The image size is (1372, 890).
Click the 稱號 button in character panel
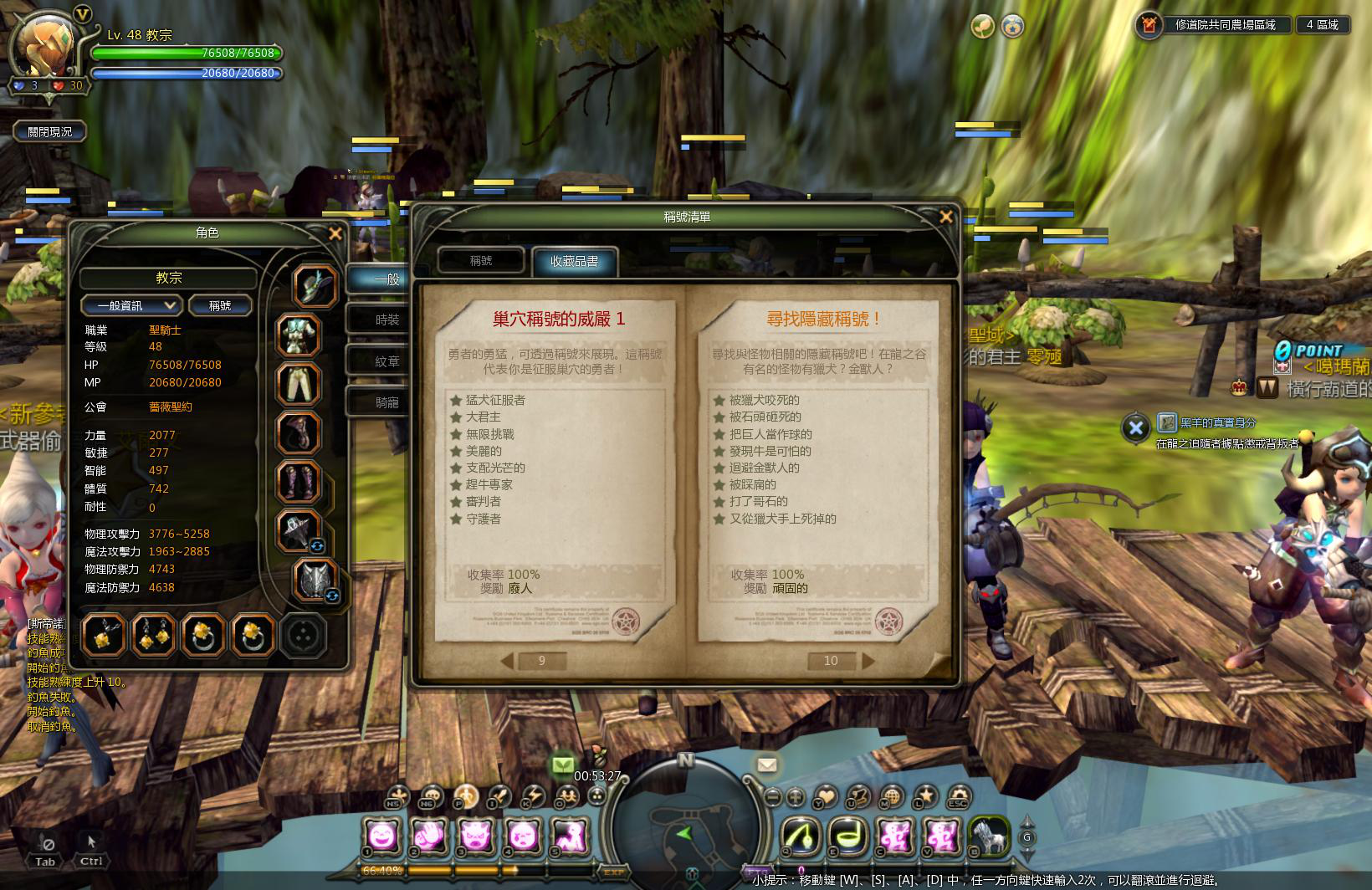click(x=220, y=305)
